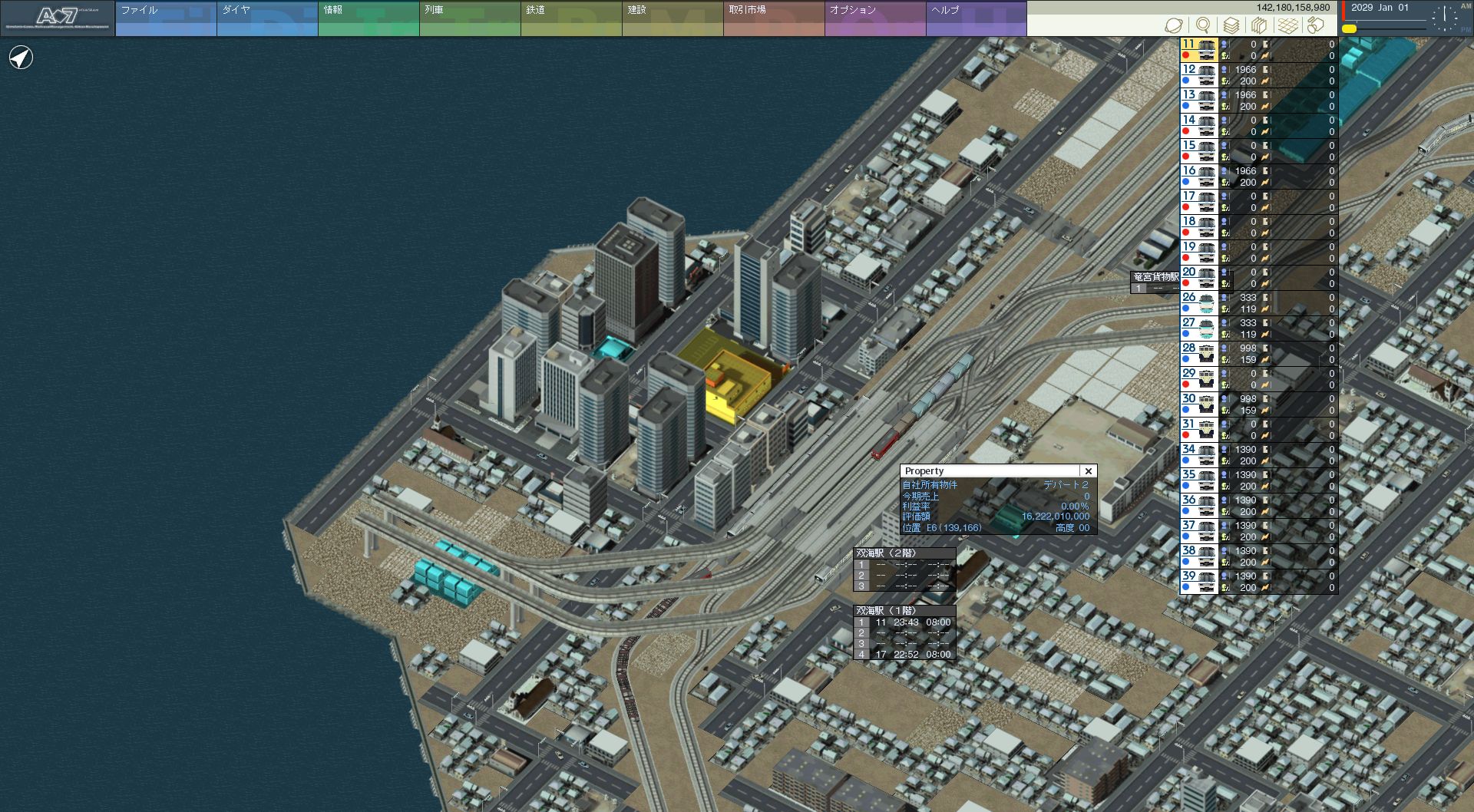
Task: Open the オプション (Options) menu
Action: [x=874, y=18]
